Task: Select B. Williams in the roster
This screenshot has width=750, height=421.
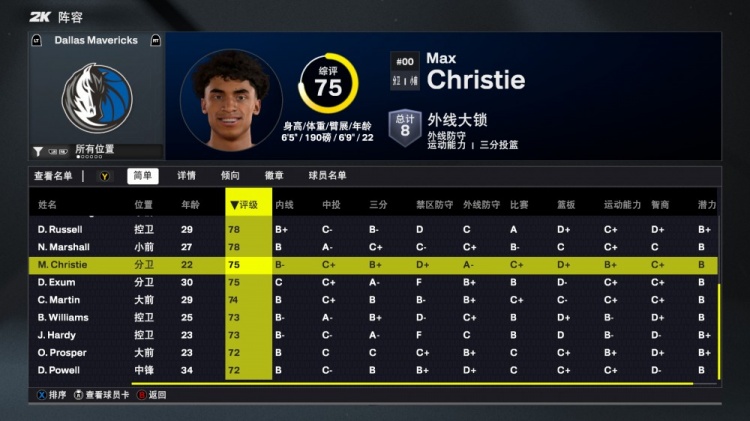Action: 63,318
